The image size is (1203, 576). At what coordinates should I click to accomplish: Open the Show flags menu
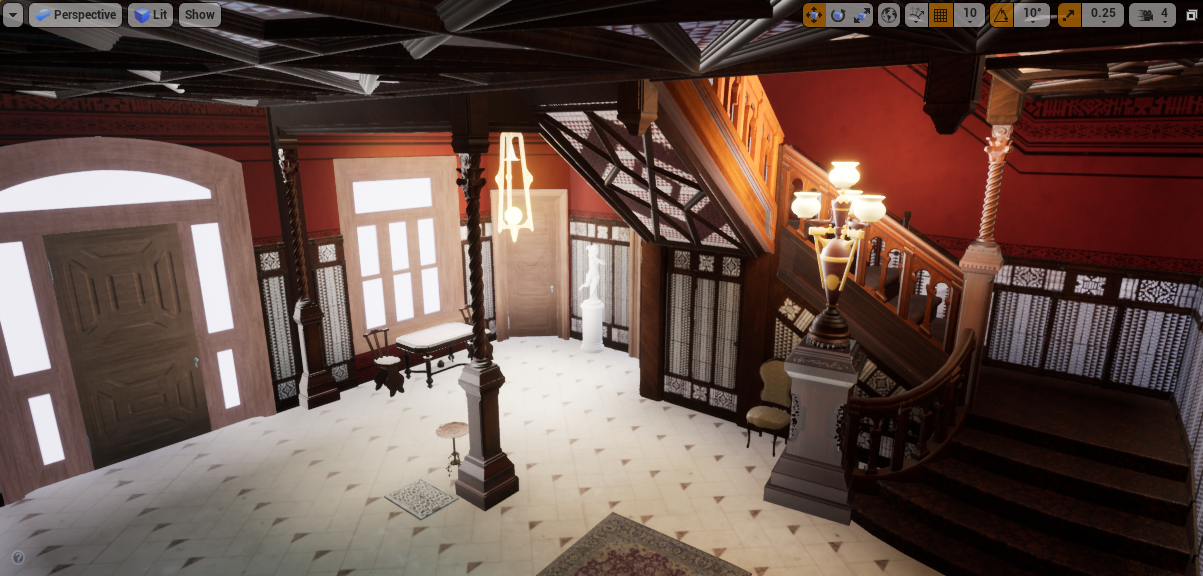[199, 15]
